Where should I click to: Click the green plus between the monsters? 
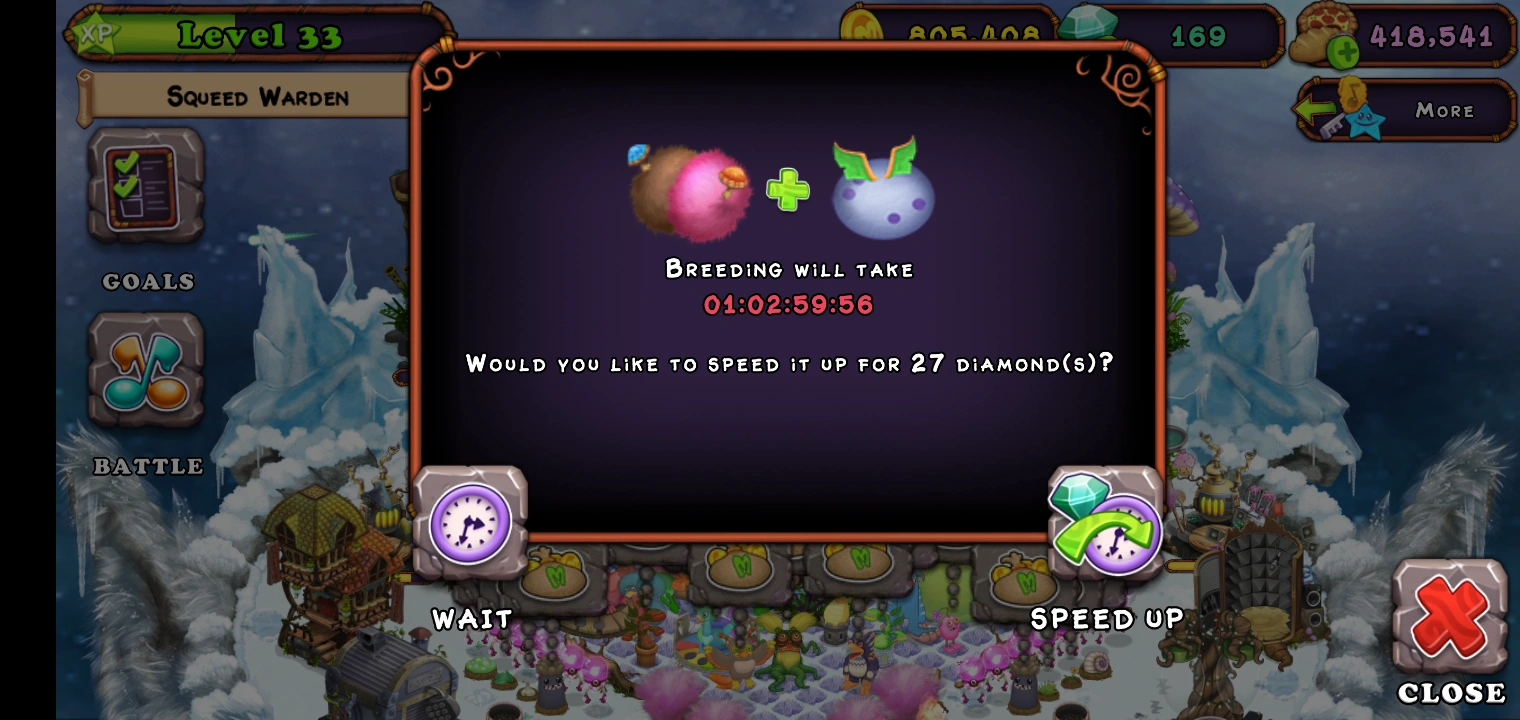(789, 189)
